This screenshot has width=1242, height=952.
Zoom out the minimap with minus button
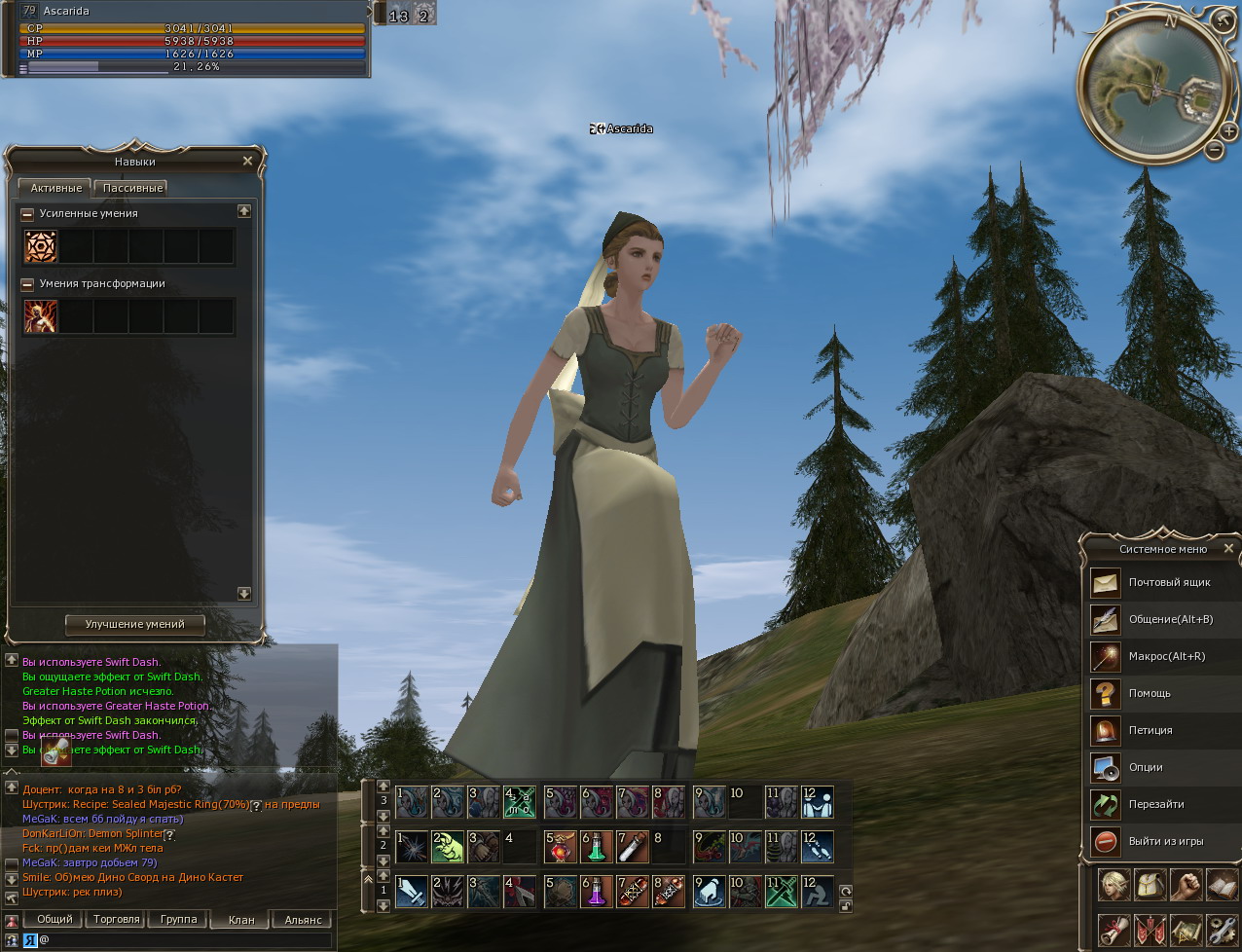coord(1214,150)
